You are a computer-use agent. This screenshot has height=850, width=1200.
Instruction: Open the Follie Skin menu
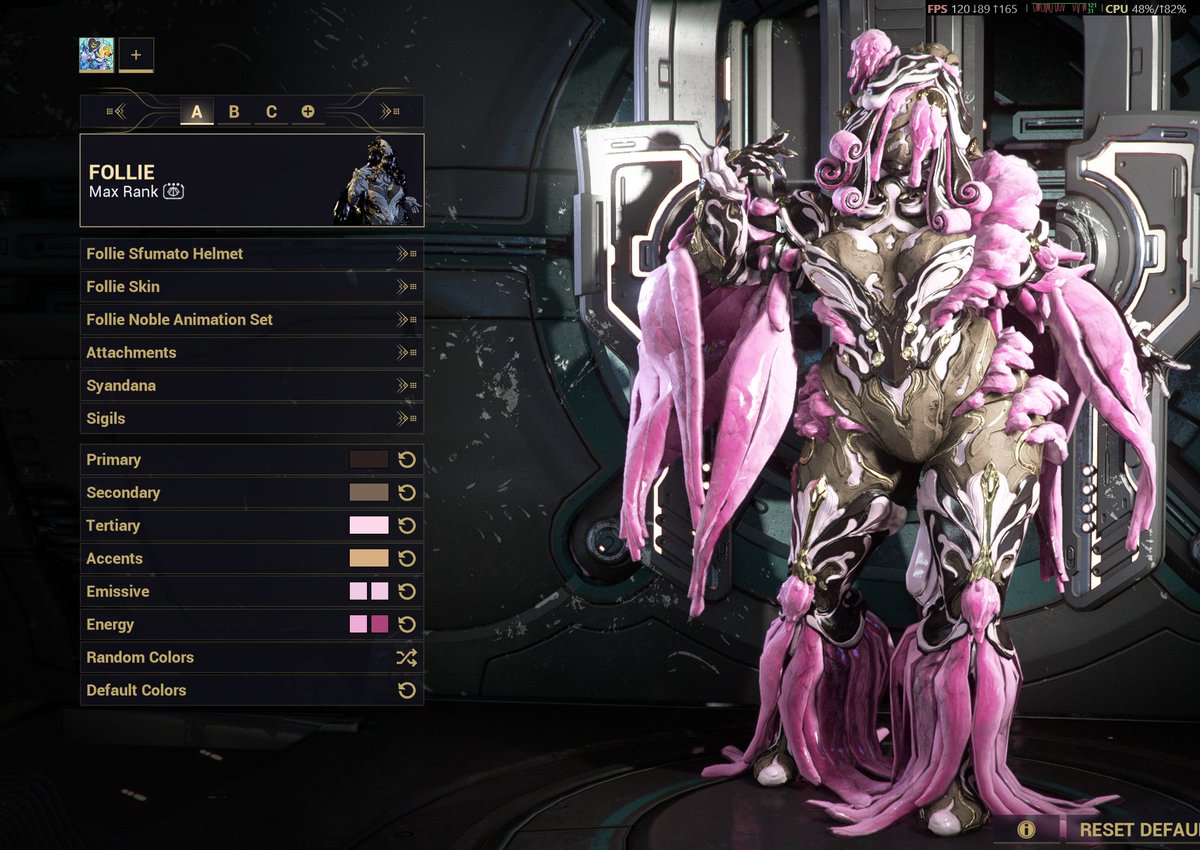(x=251, y=287)
